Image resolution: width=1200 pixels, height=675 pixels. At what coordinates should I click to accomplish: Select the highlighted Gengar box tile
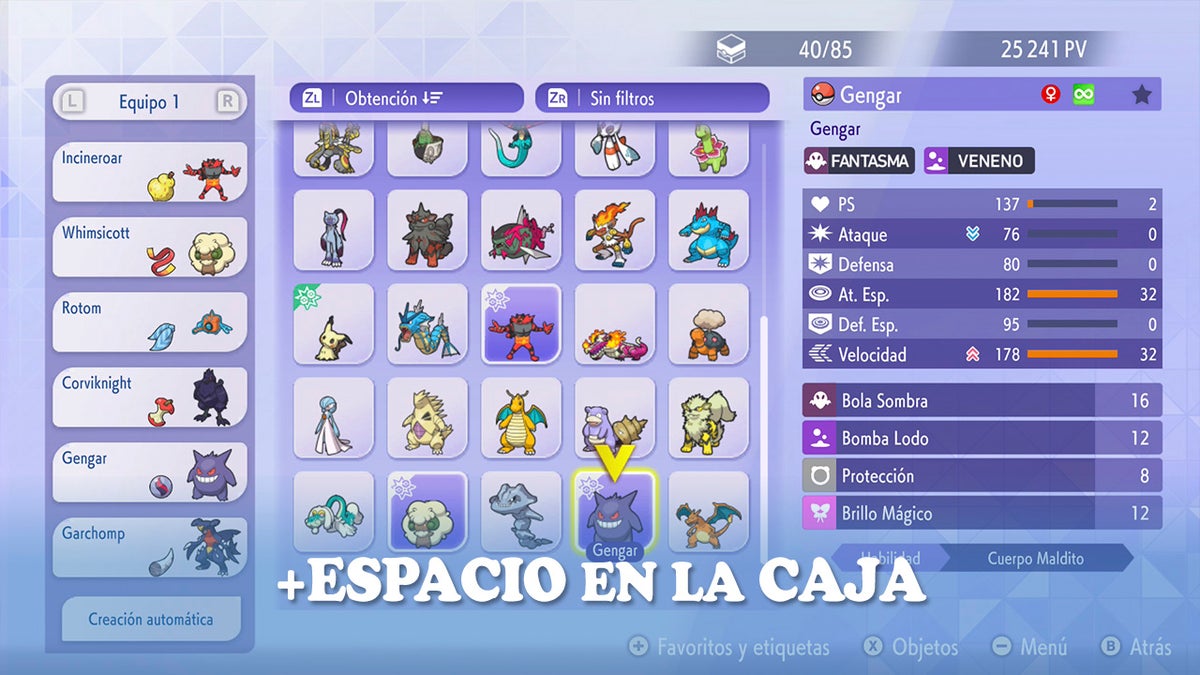pos(614,512)
